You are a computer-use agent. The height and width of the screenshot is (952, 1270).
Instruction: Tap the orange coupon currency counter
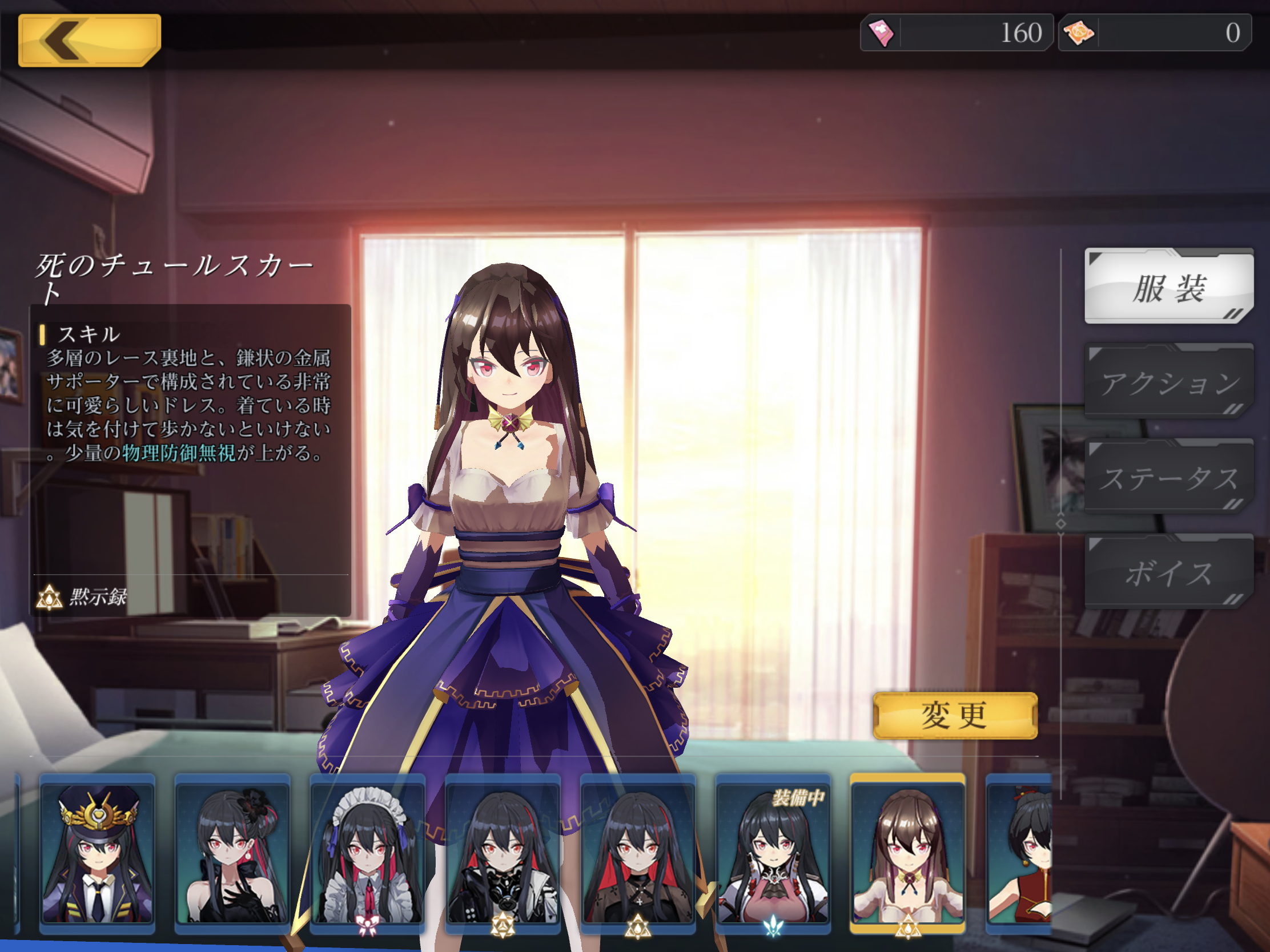coord(1154,33)
